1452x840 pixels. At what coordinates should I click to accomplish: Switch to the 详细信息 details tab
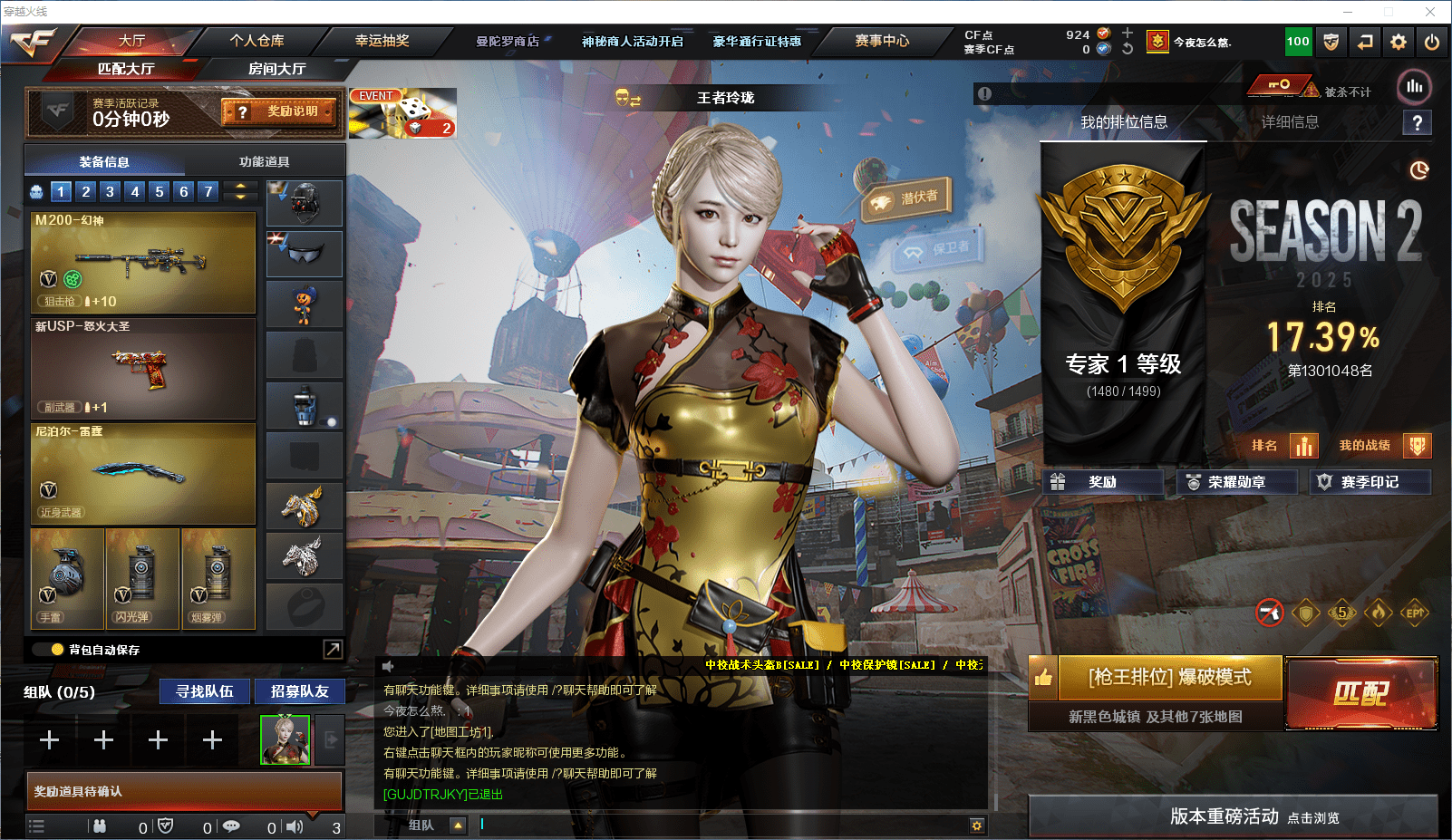1290,122
